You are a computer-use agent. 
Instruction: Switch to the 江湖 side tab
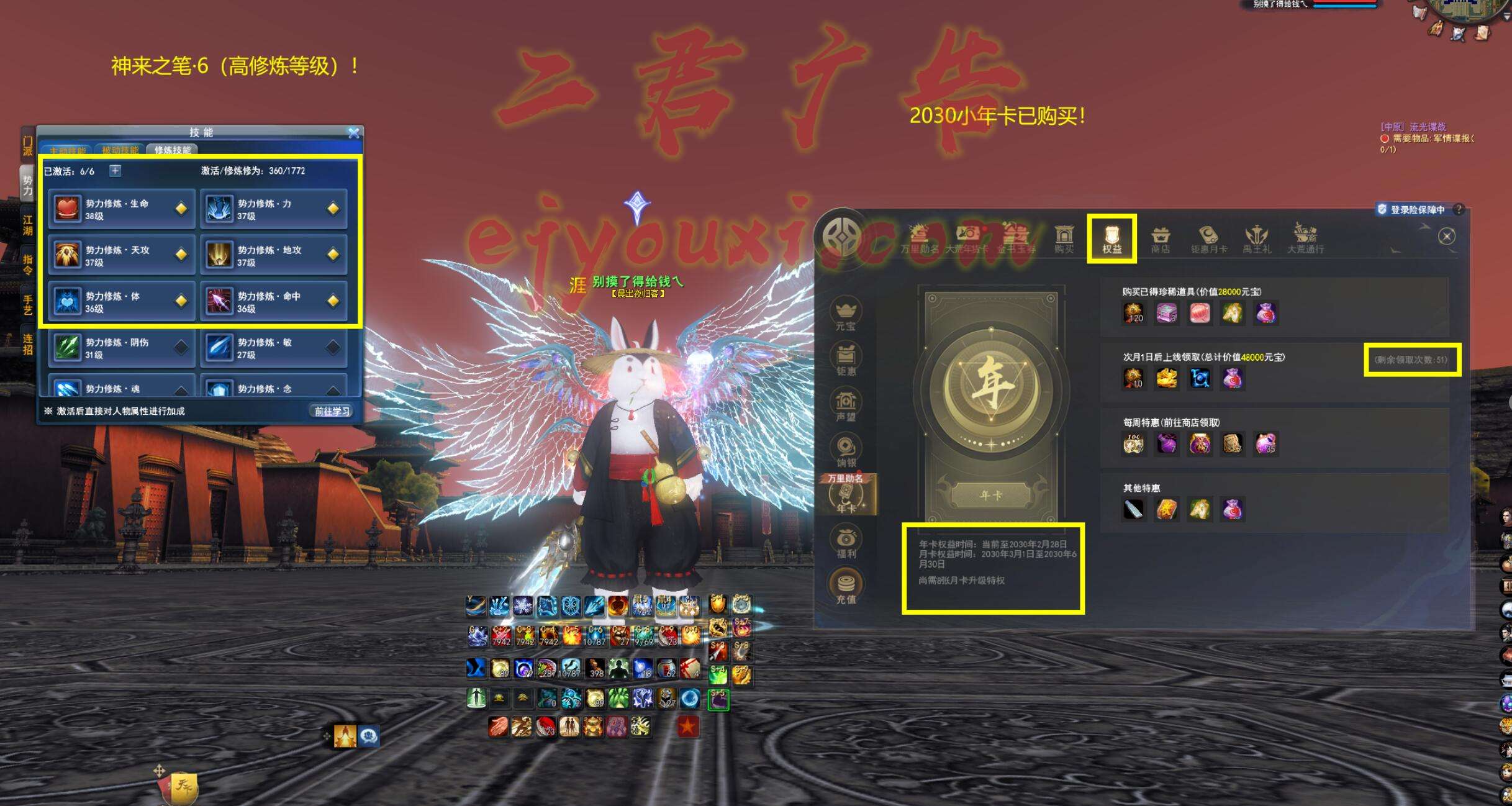pyautogui.click(x=27, y=225)
